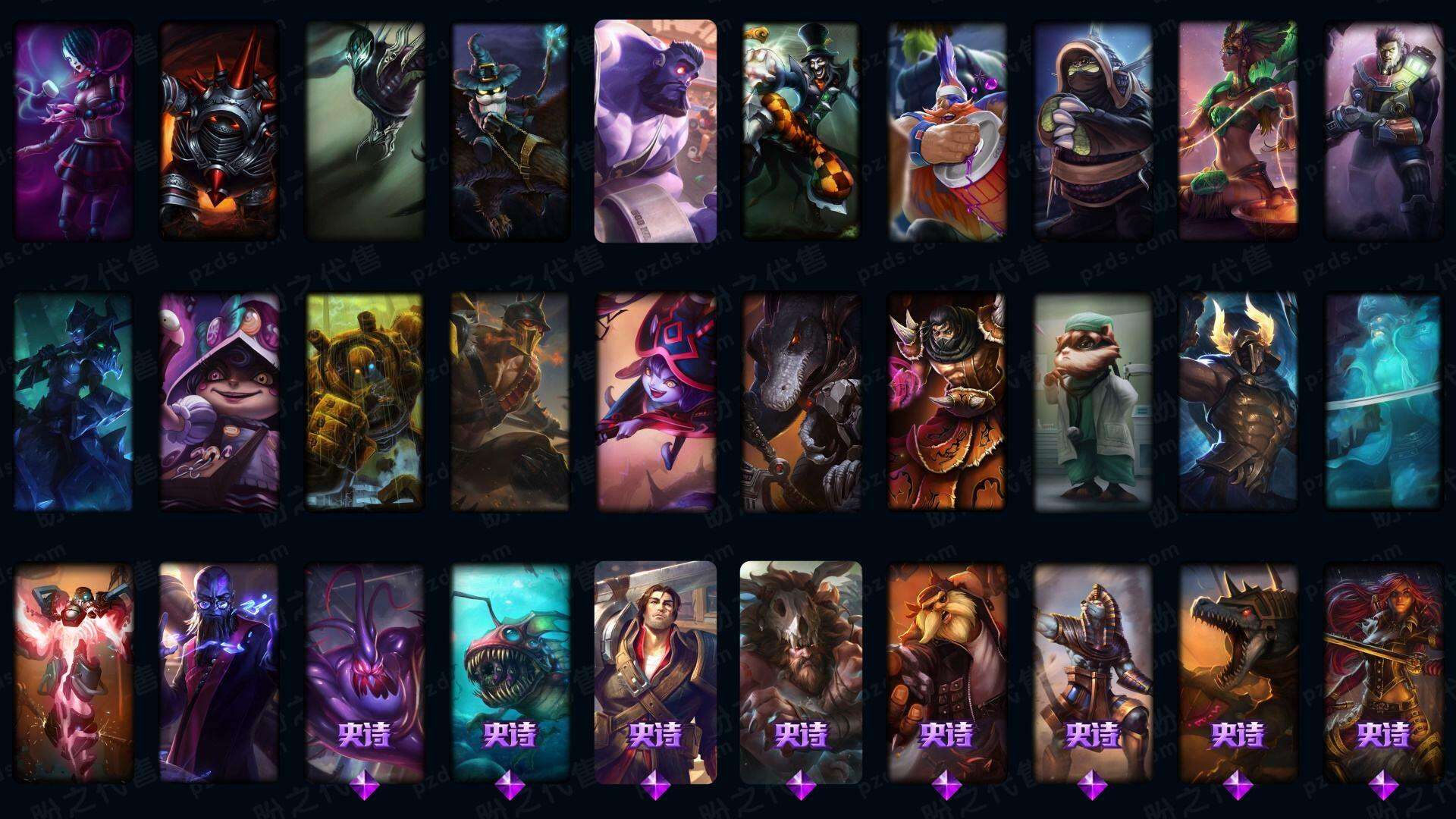Open the Kennen doctor in scrubs card
The height and width of the screenshot is (819, 1456).
1092,401
